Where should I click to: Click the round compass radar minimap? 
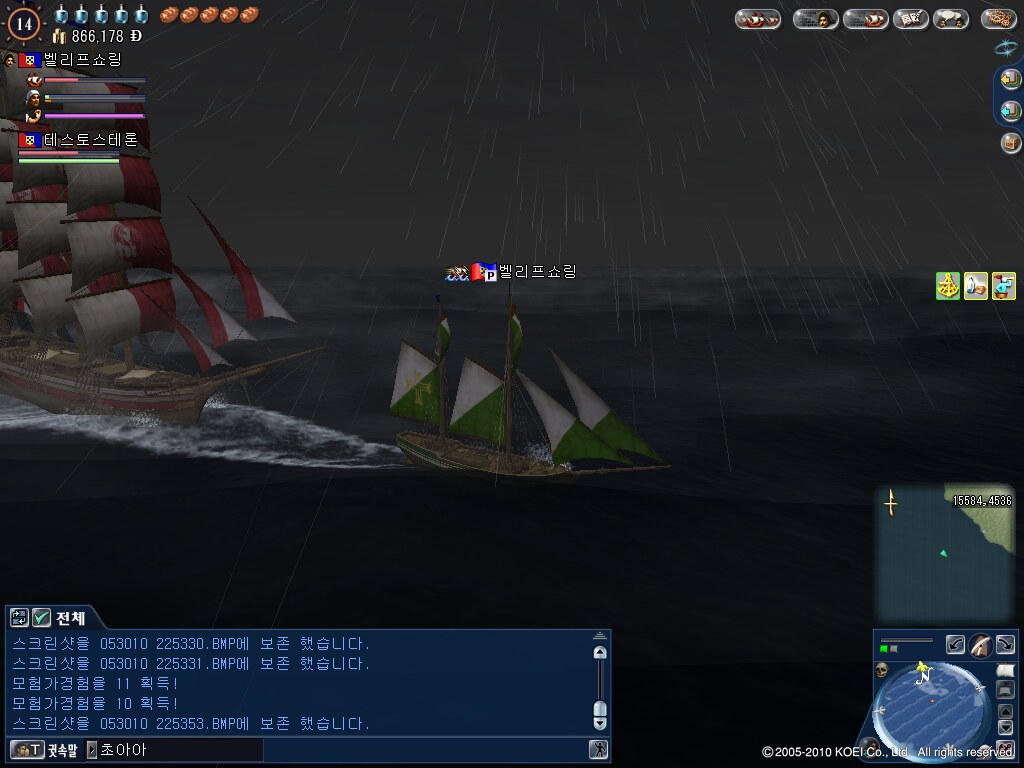932,705
